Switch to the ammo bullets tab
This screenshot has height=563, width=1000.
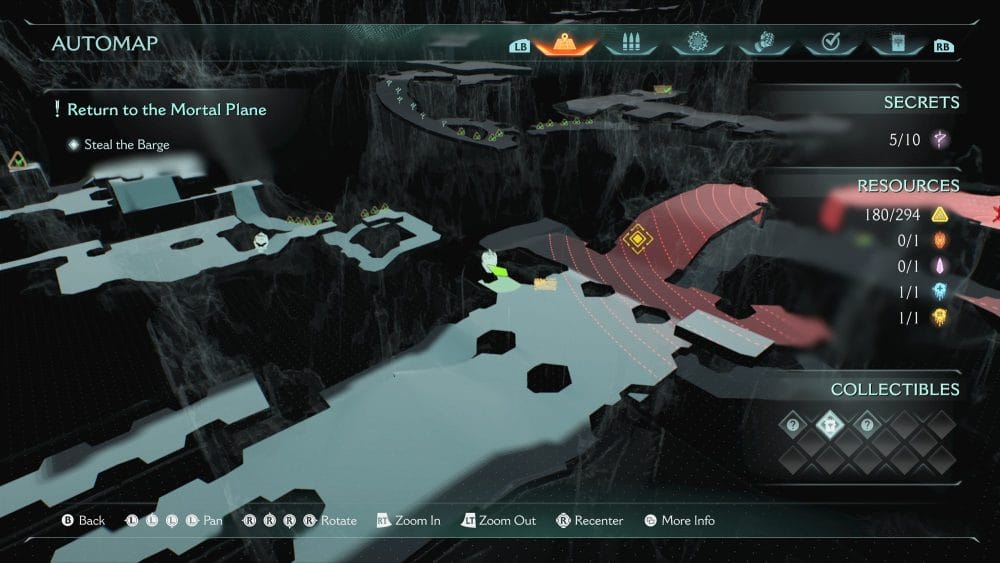click(631, 44)
